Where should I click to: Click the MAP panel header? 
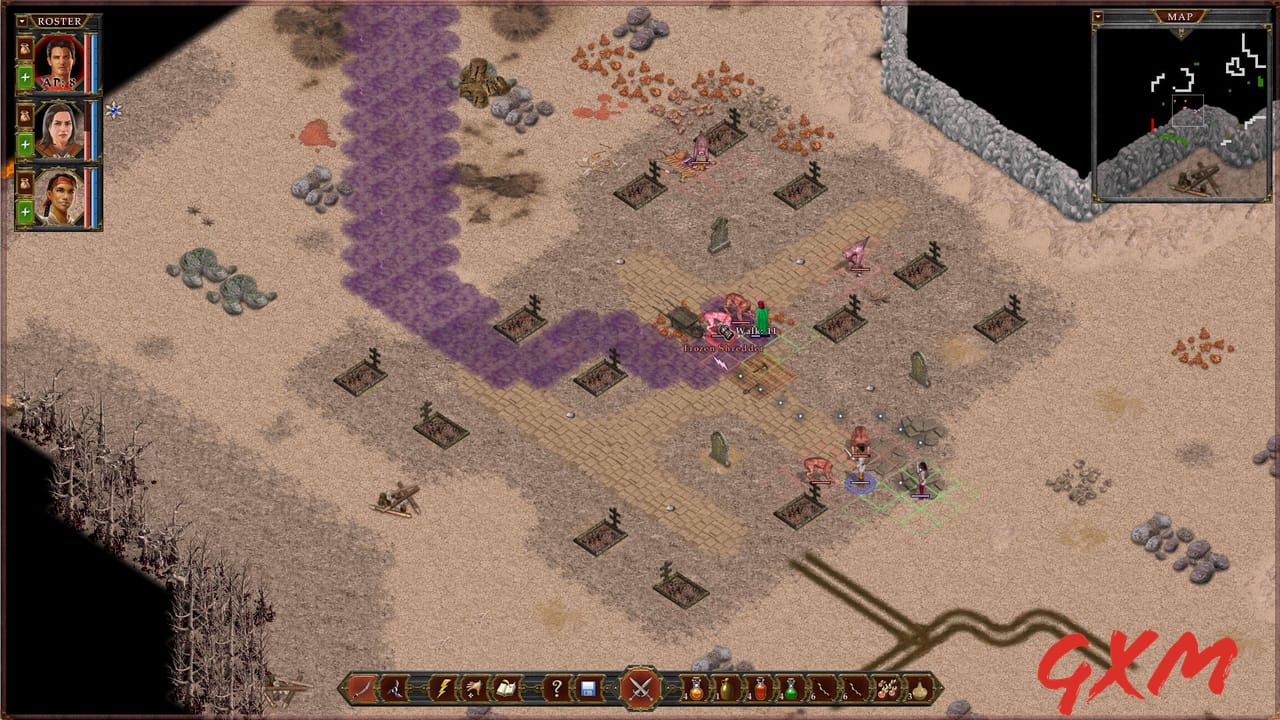click(x=1182, y=15)
